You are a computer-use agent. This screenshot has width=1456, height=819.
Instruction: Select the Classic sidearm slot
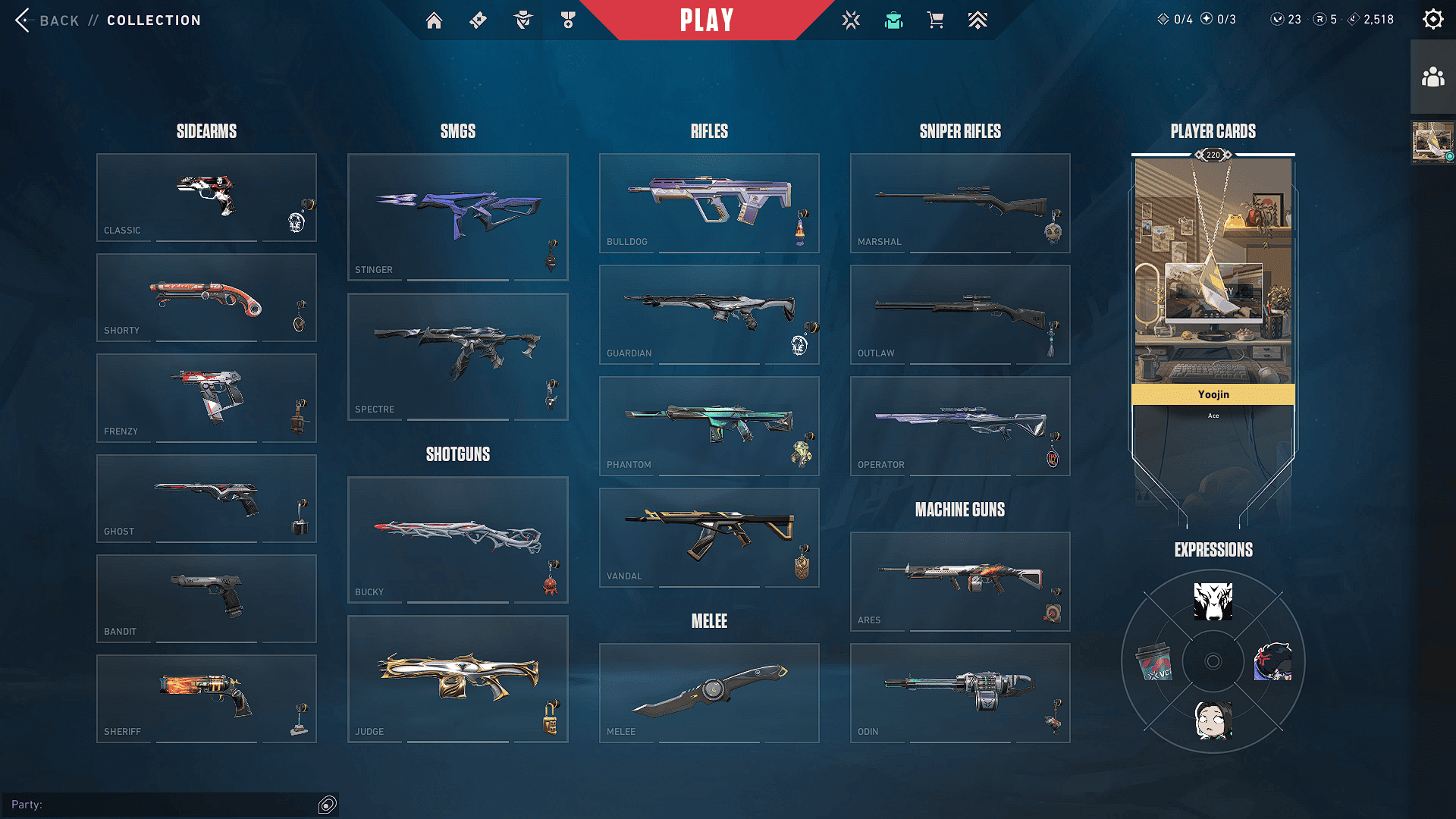(206, 197)
